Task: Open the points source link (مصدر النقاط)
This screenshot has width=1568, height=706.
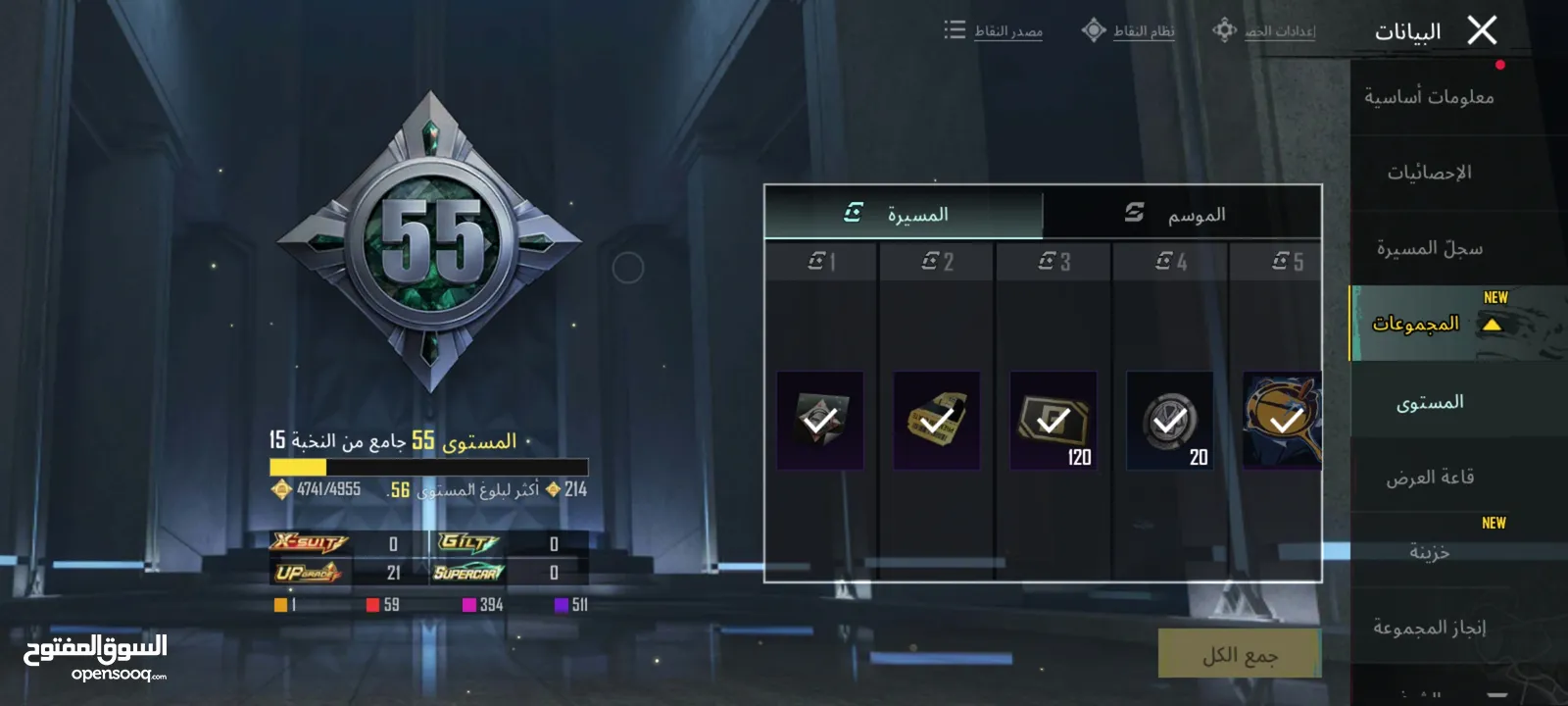Action: [995, 31]
